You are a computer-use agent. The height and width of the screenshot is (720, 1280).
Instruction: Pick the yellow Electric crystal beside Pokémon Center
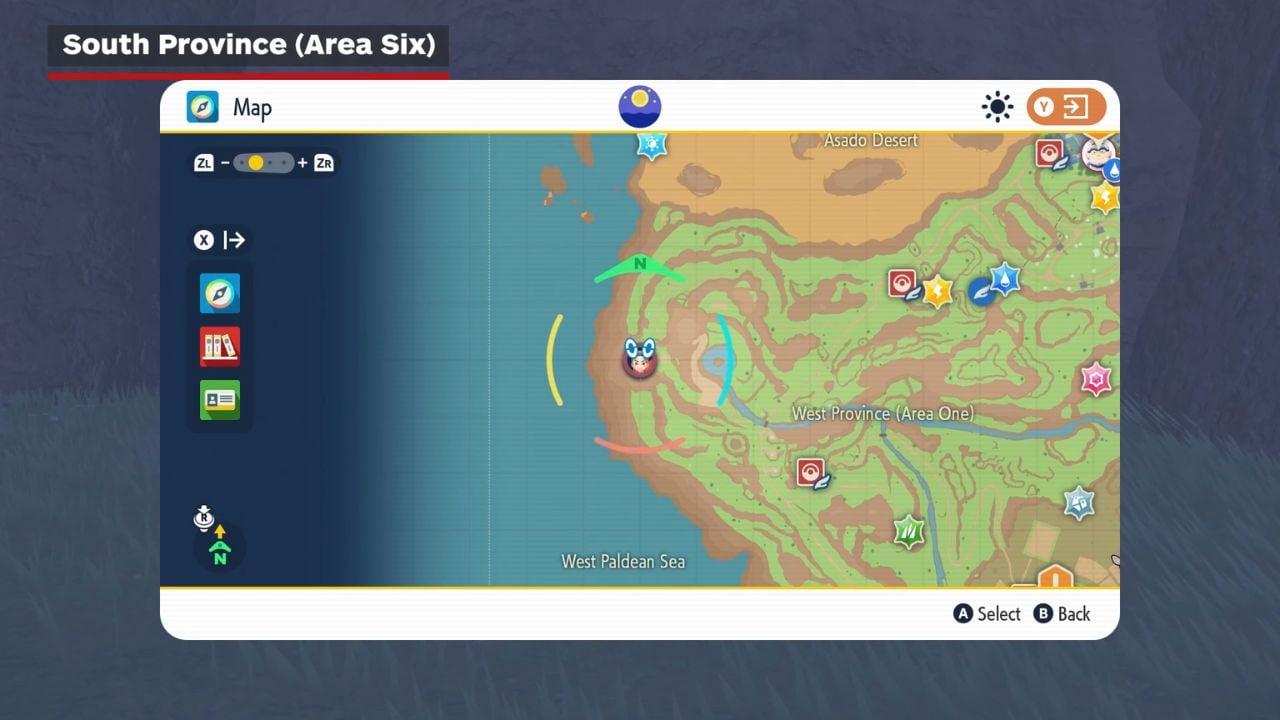point(938,291)
